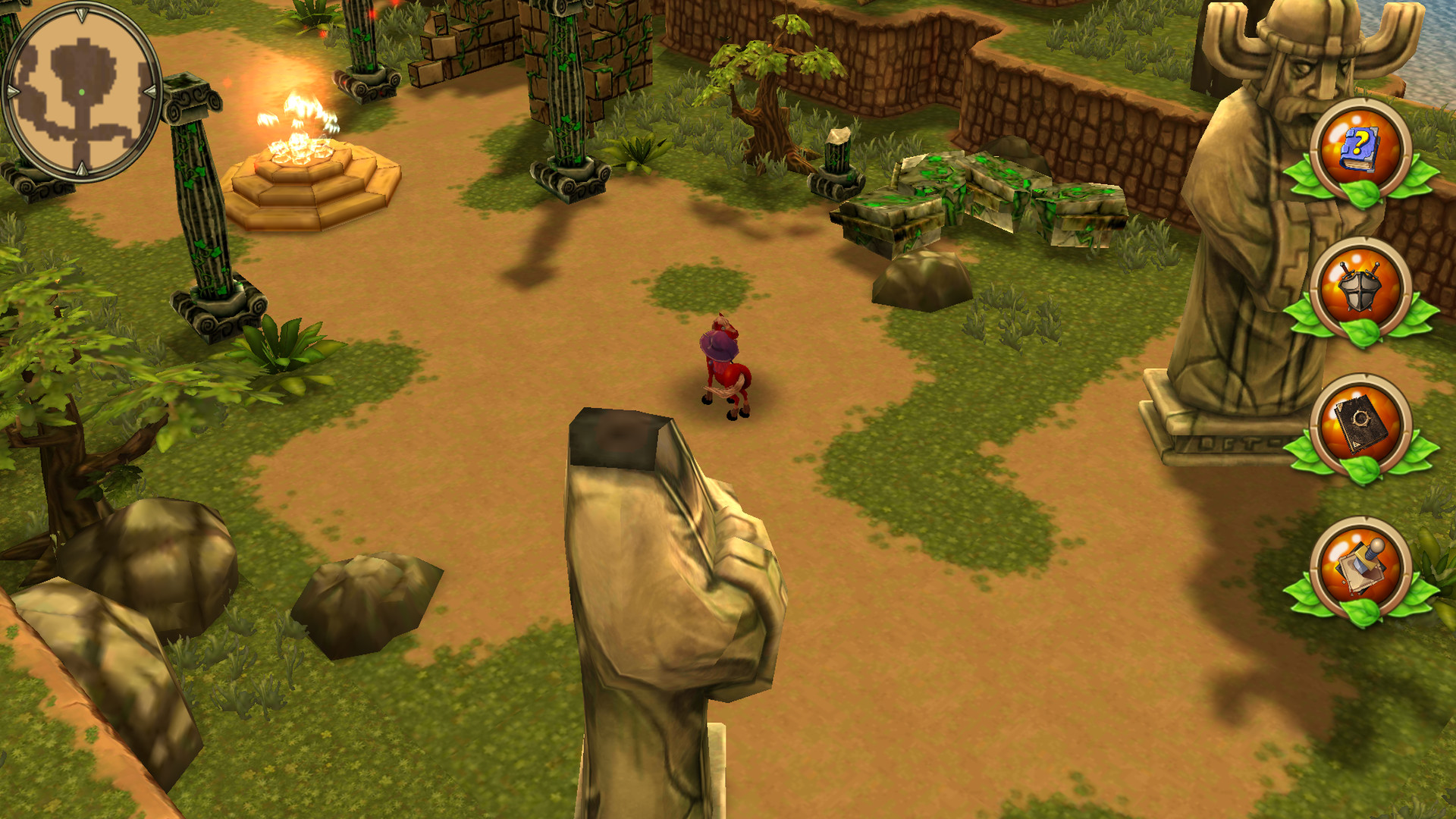This screenshot has width=1456, height=819.
Task: Click the east arrow on the minimap border
Action: click(x=151, y=91)
